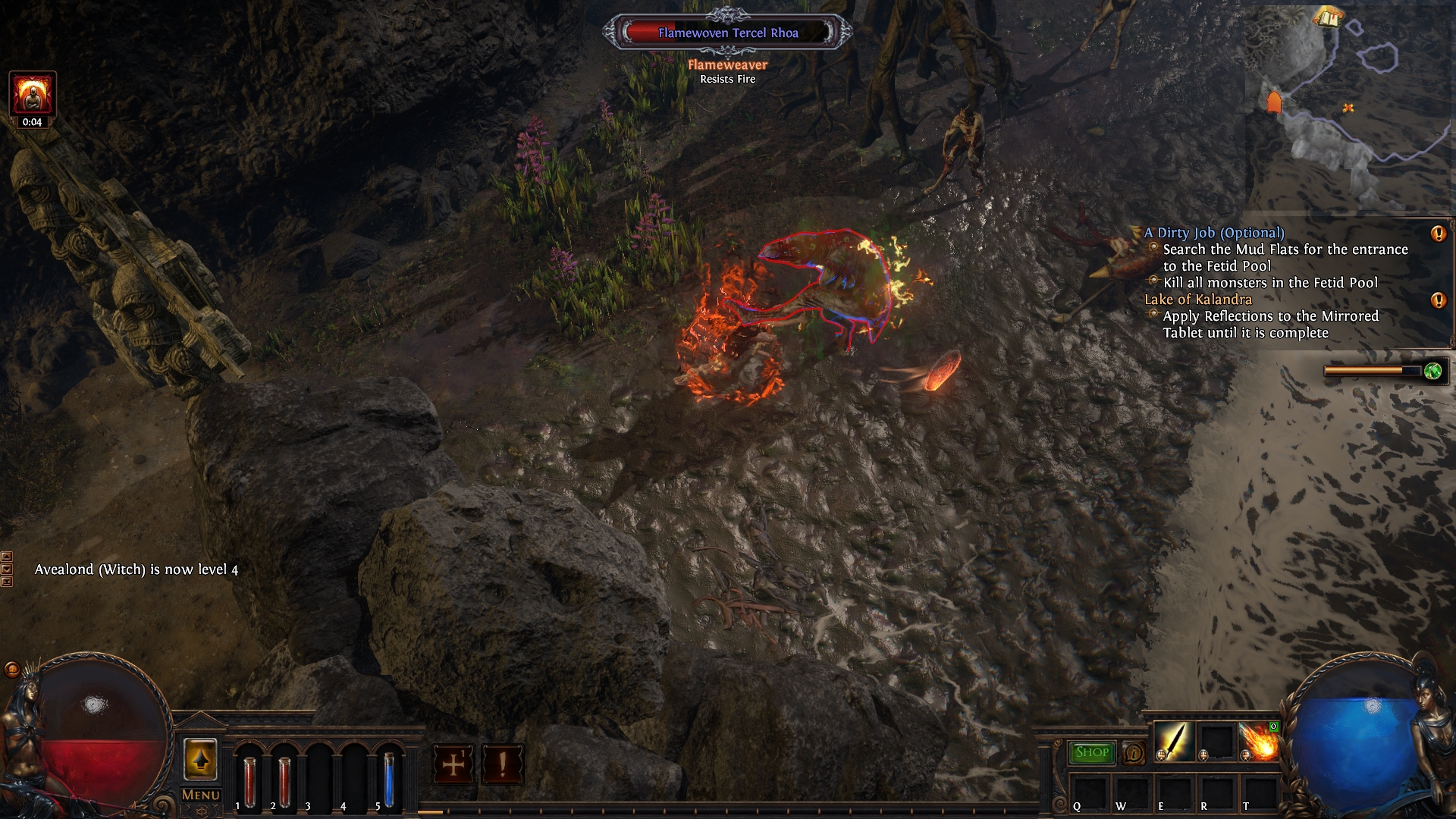Use the second red life flask

click(x=284, y=781)
